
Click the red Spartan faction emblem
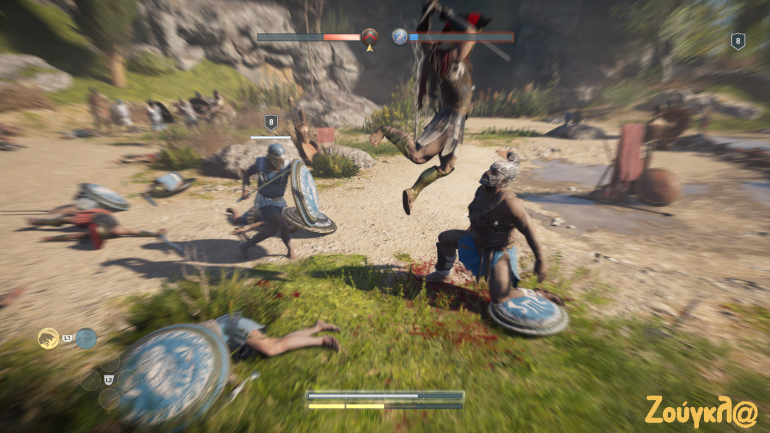coord(370,36)
